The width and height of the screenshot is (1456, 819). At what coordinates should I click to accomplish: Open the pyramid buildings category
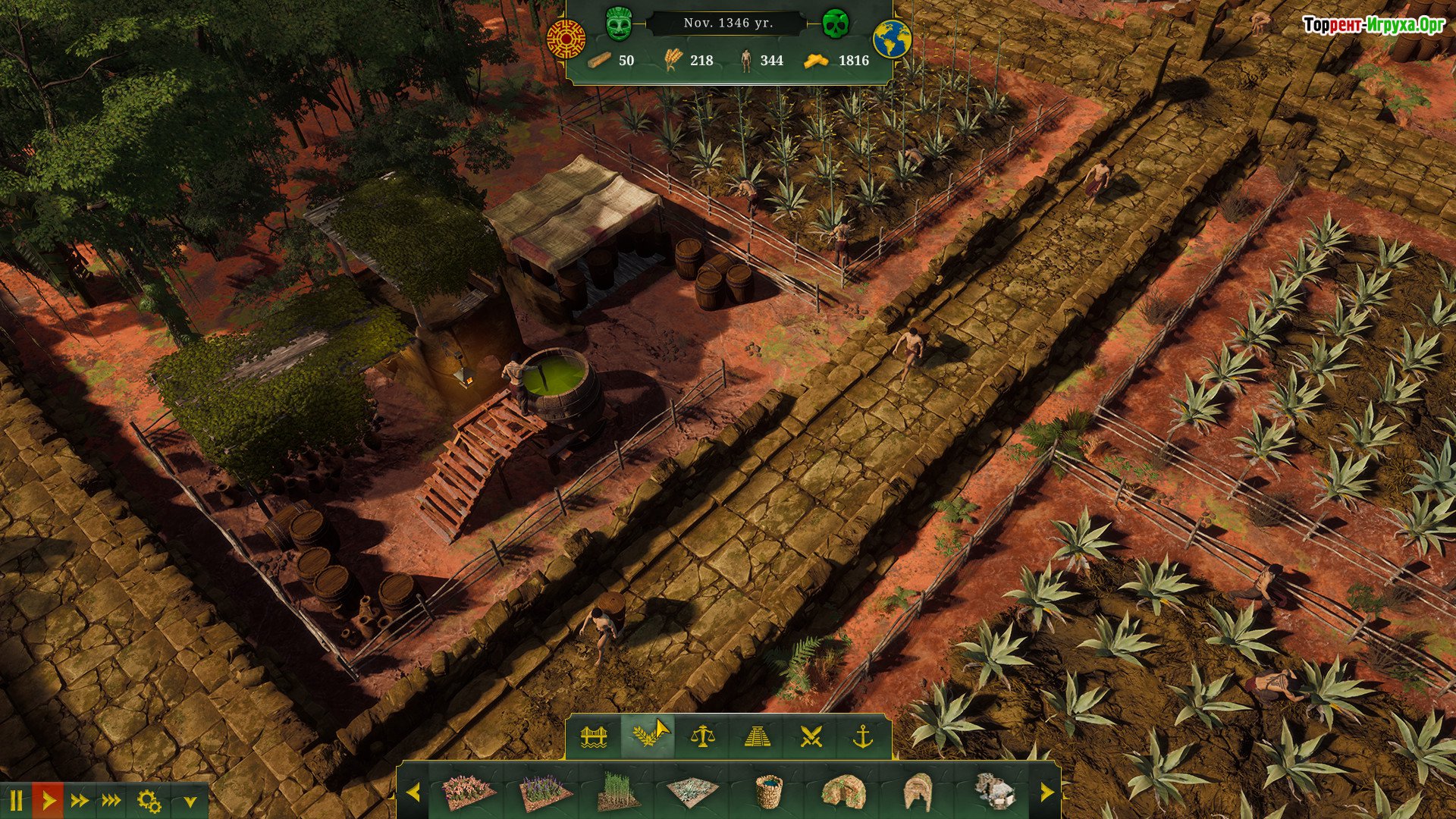[x=756, y=736]
